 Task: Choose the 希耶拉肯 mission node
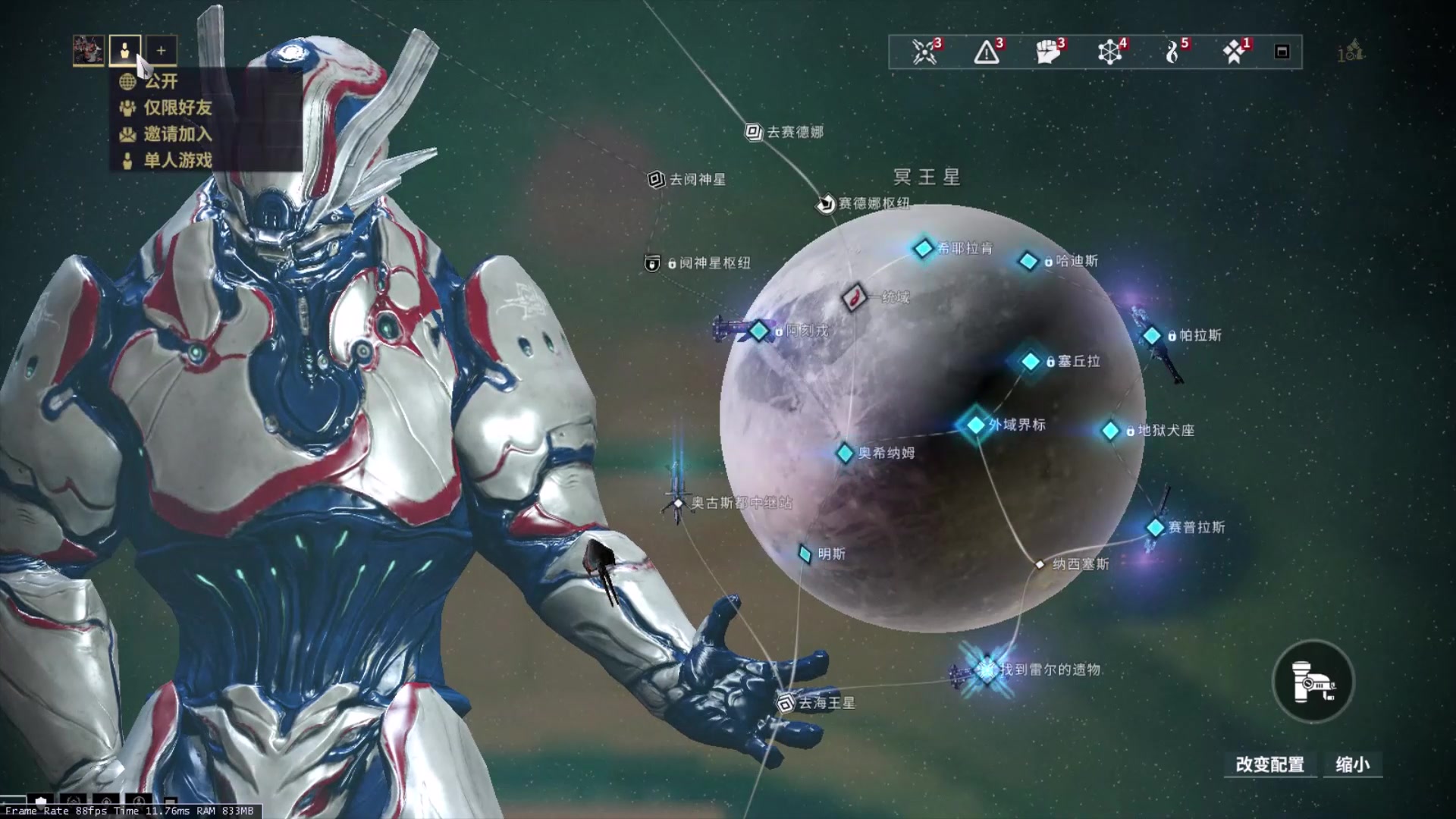coord(924,248)
